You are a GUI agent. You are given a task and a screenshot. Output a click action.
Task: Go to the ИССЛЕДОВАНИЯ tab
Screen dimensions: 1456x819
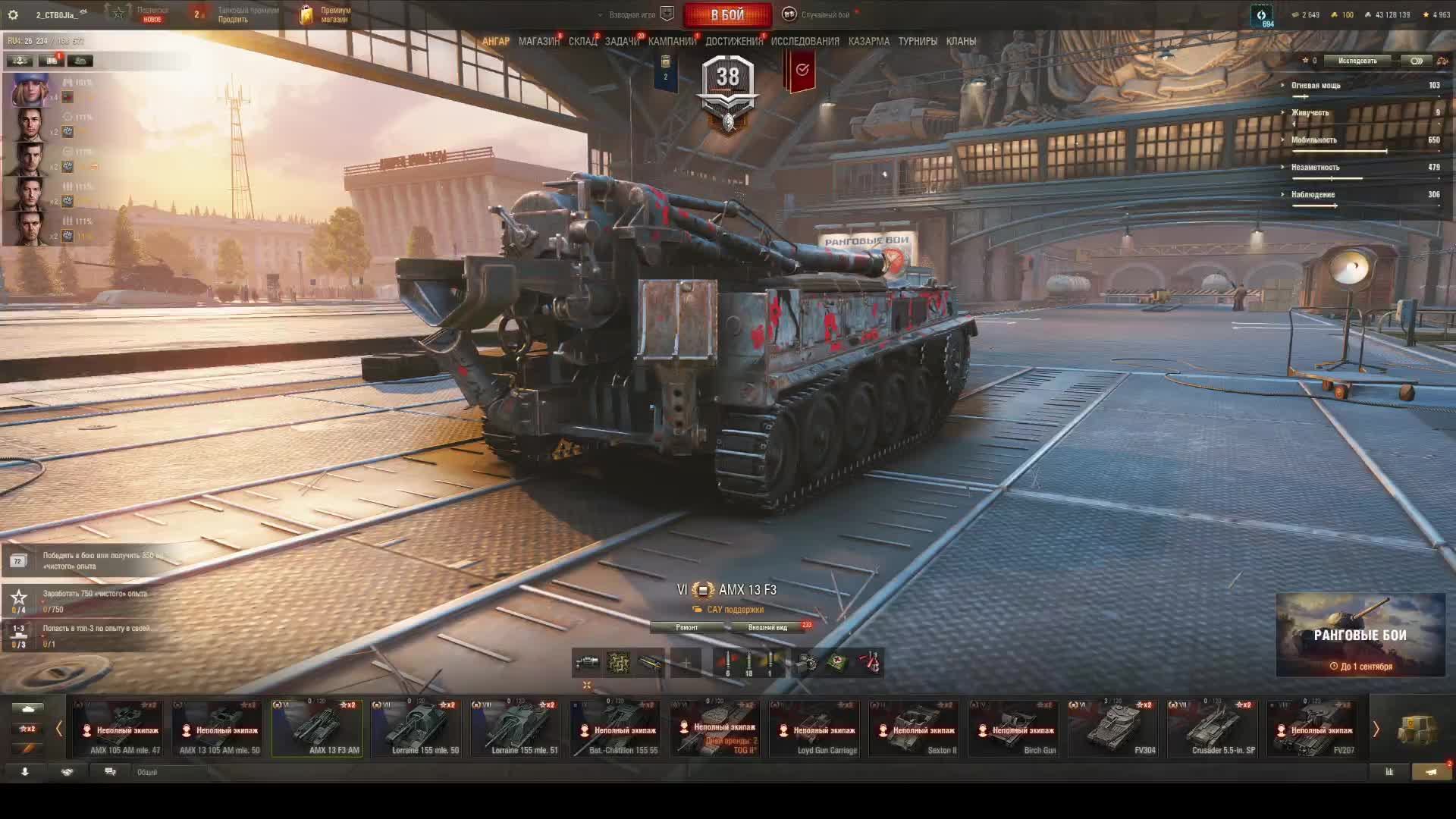(x=805, y=41)
